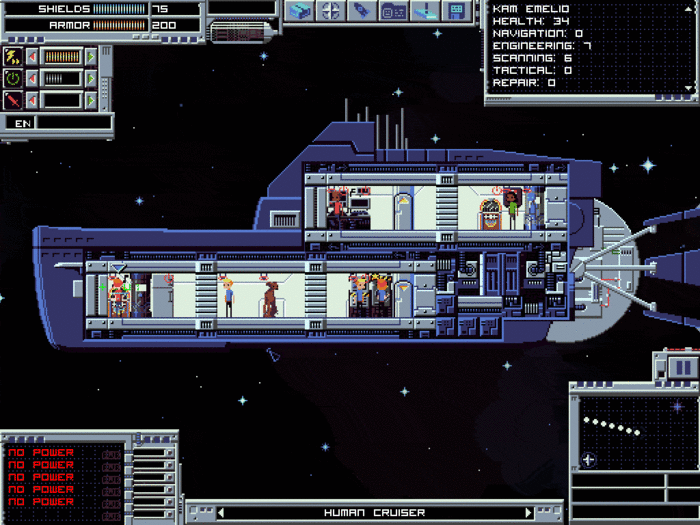Decrease power on the lightning bolt system
Image resolution: width=700 pixels, height=525 pixels.
click(x=32, y=56)
